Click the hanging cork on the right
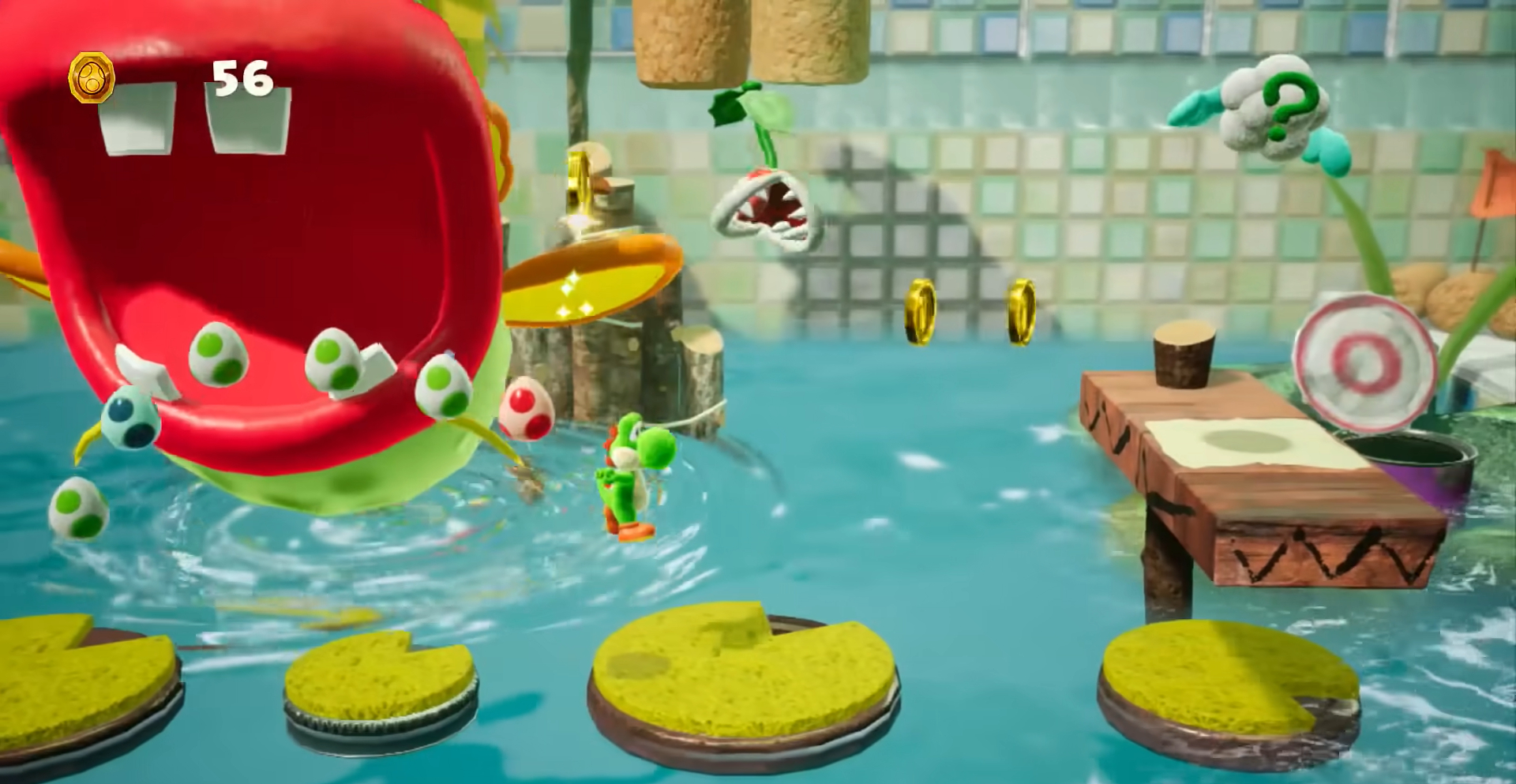Viewport: 1516px width, 784px height. pos(805,39)
